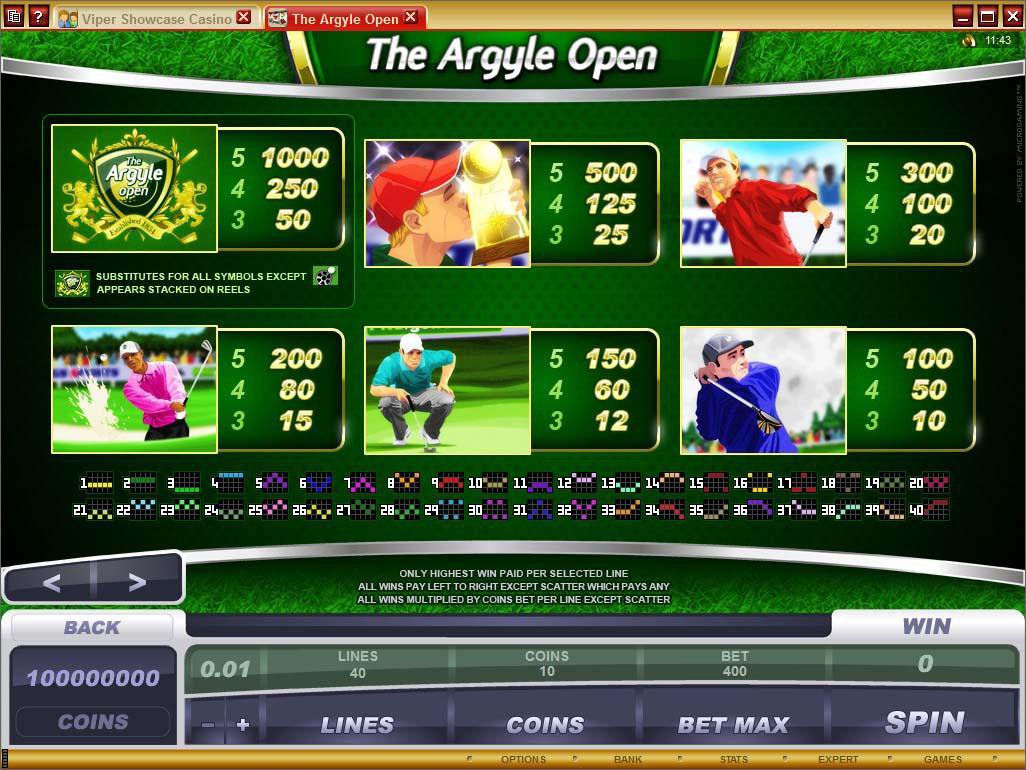This screenshot has height=770, width=1026.
Task: Select the Lines button
Action: (357, 725)
